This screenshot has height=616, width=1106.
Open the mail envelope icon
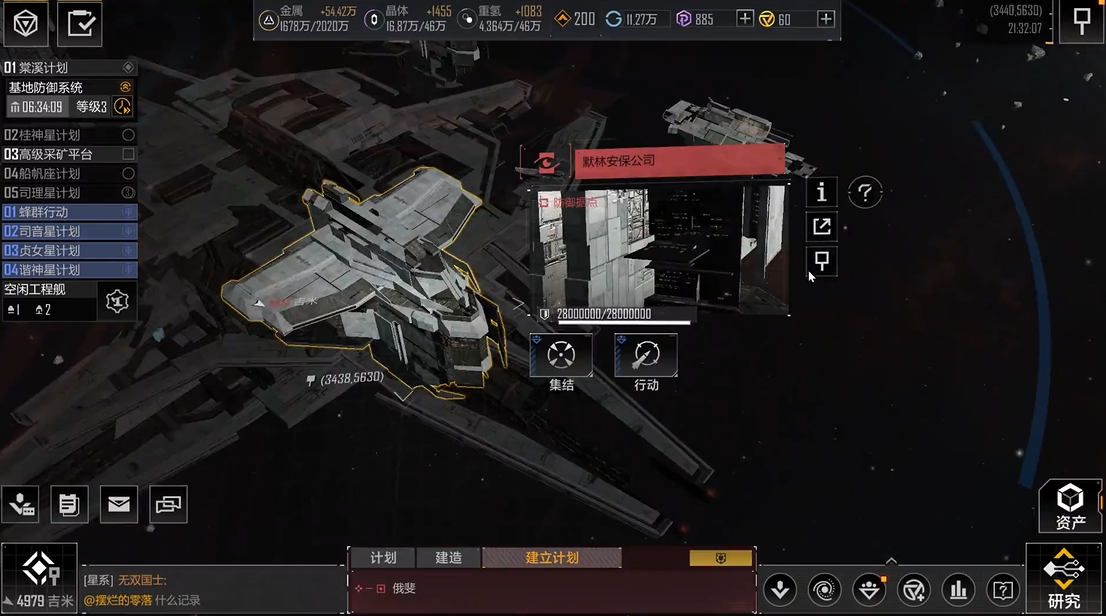[118, 505]
